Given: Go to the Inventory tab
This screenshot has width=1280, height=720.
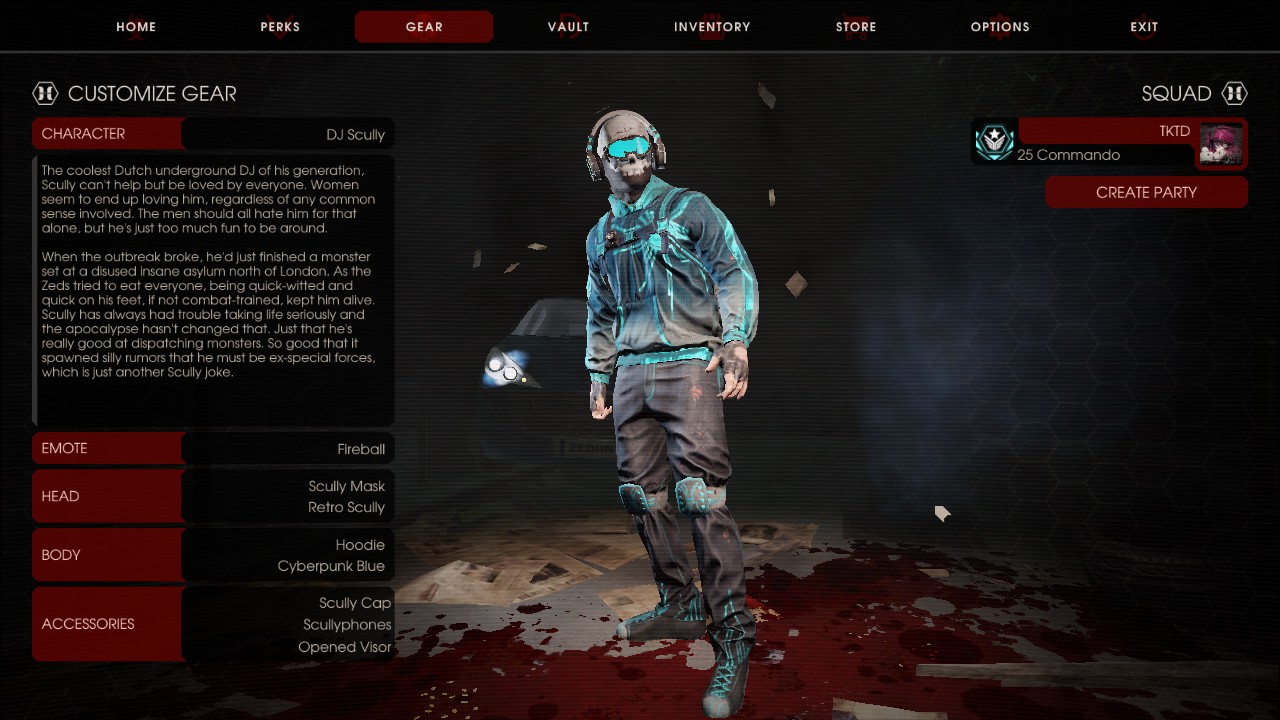Looking at the screenshot, I should coord(712,27).
